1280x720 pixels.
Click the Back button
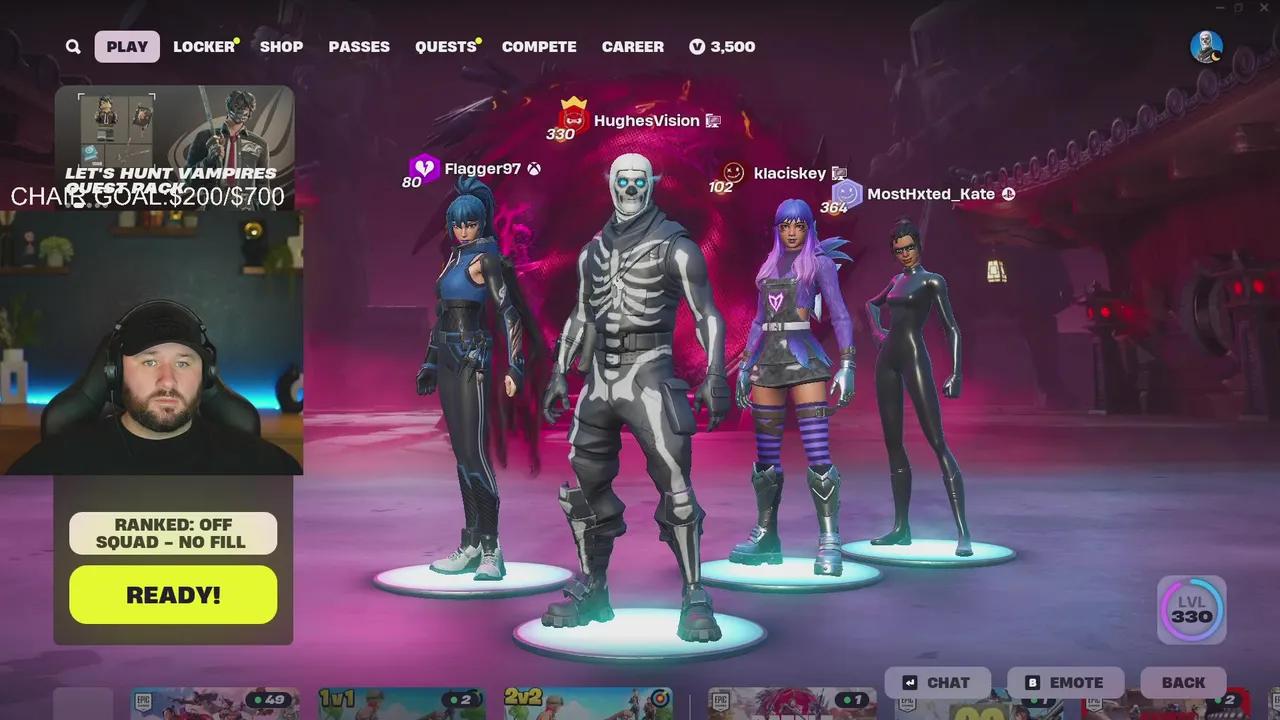coord(1183,682)
